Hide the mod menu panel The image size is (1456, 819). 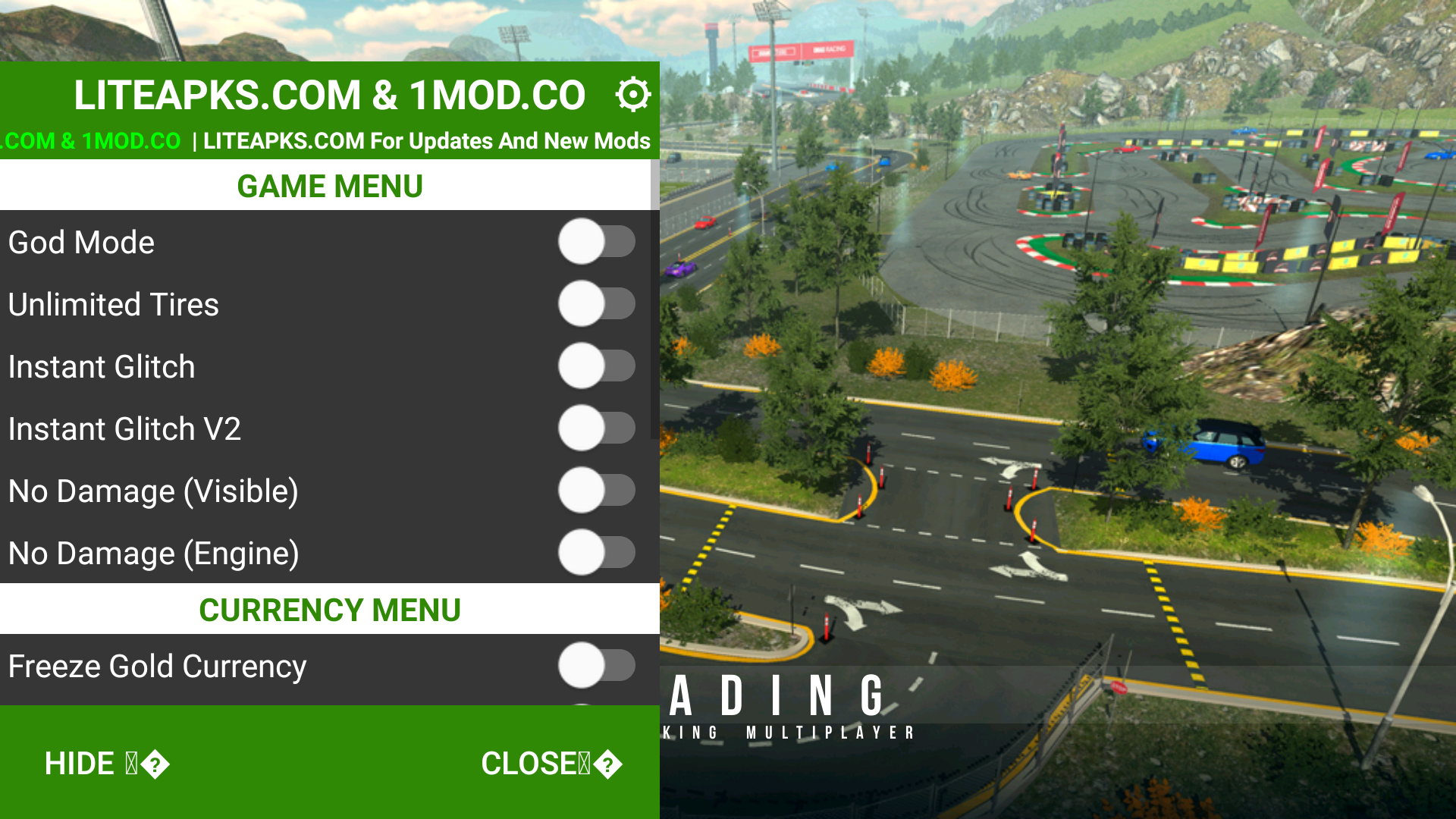pyautogui.click(x=106, y=764)
